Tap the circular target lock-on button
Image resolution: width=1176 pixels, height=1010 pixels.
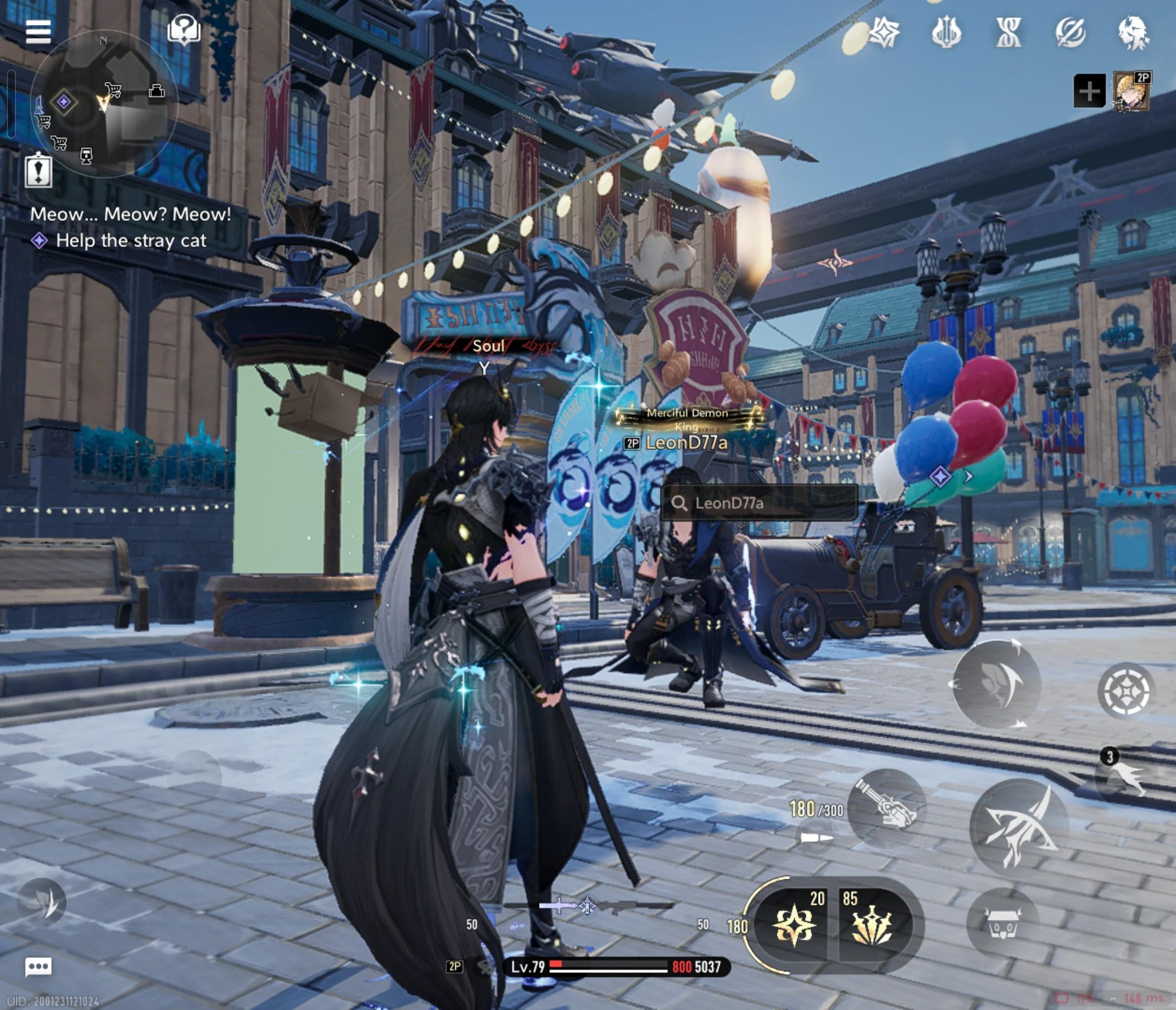(1126, 691)
